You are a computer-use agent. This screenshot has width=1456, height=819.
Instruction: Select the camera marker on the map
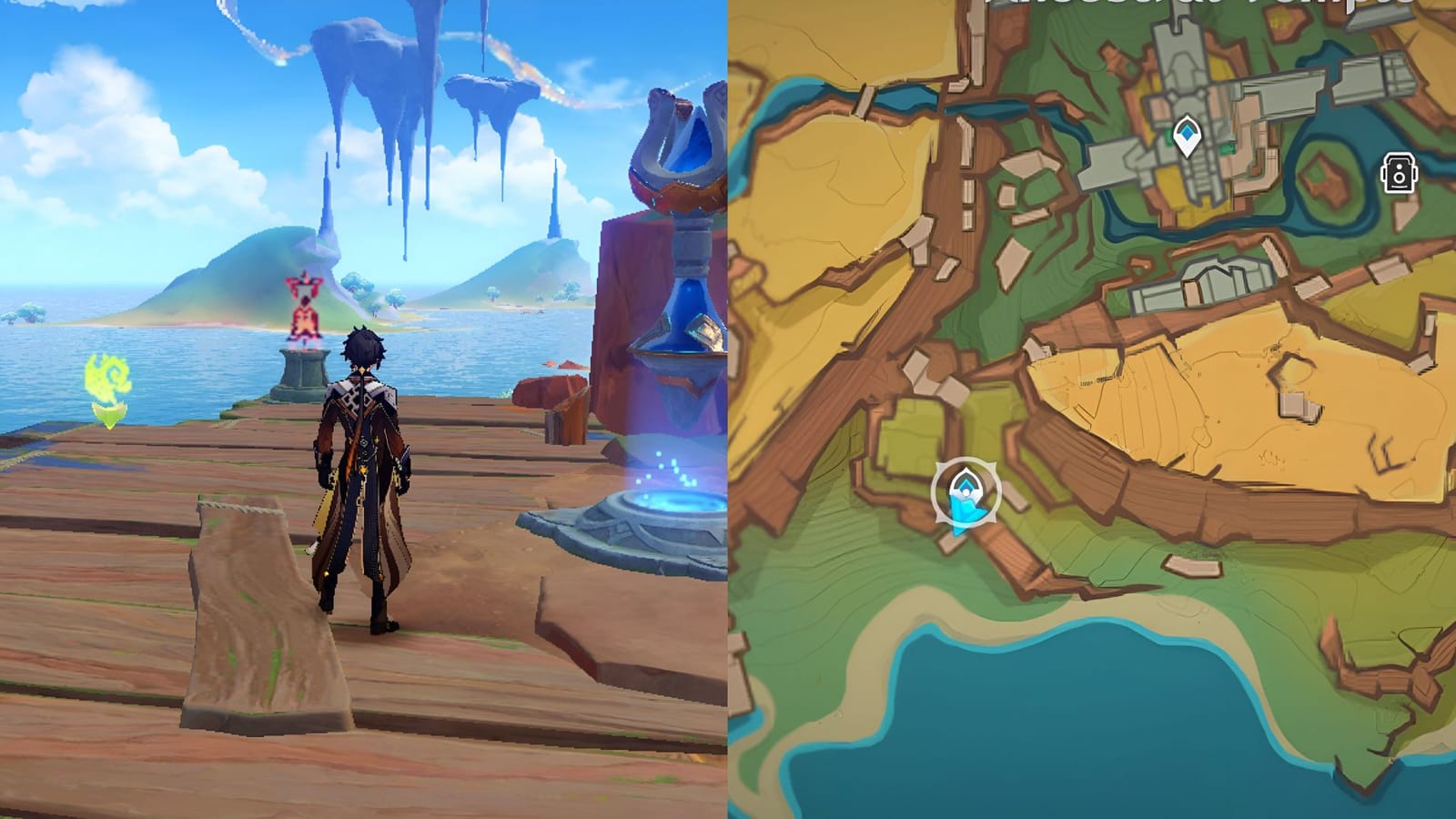[x=1399, y=174]
